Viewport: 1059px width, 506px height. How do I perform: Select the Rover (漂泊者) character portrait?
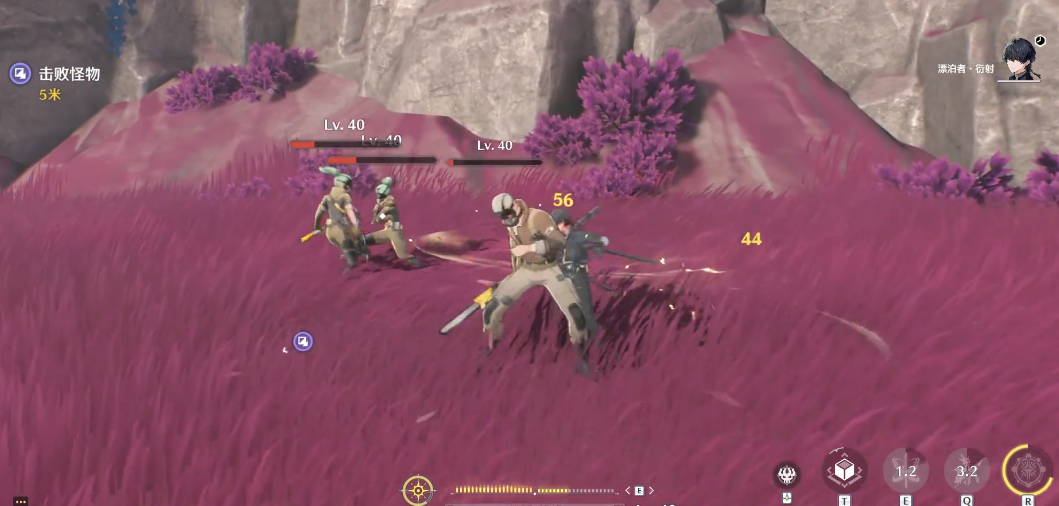[x=1020, y=60]
